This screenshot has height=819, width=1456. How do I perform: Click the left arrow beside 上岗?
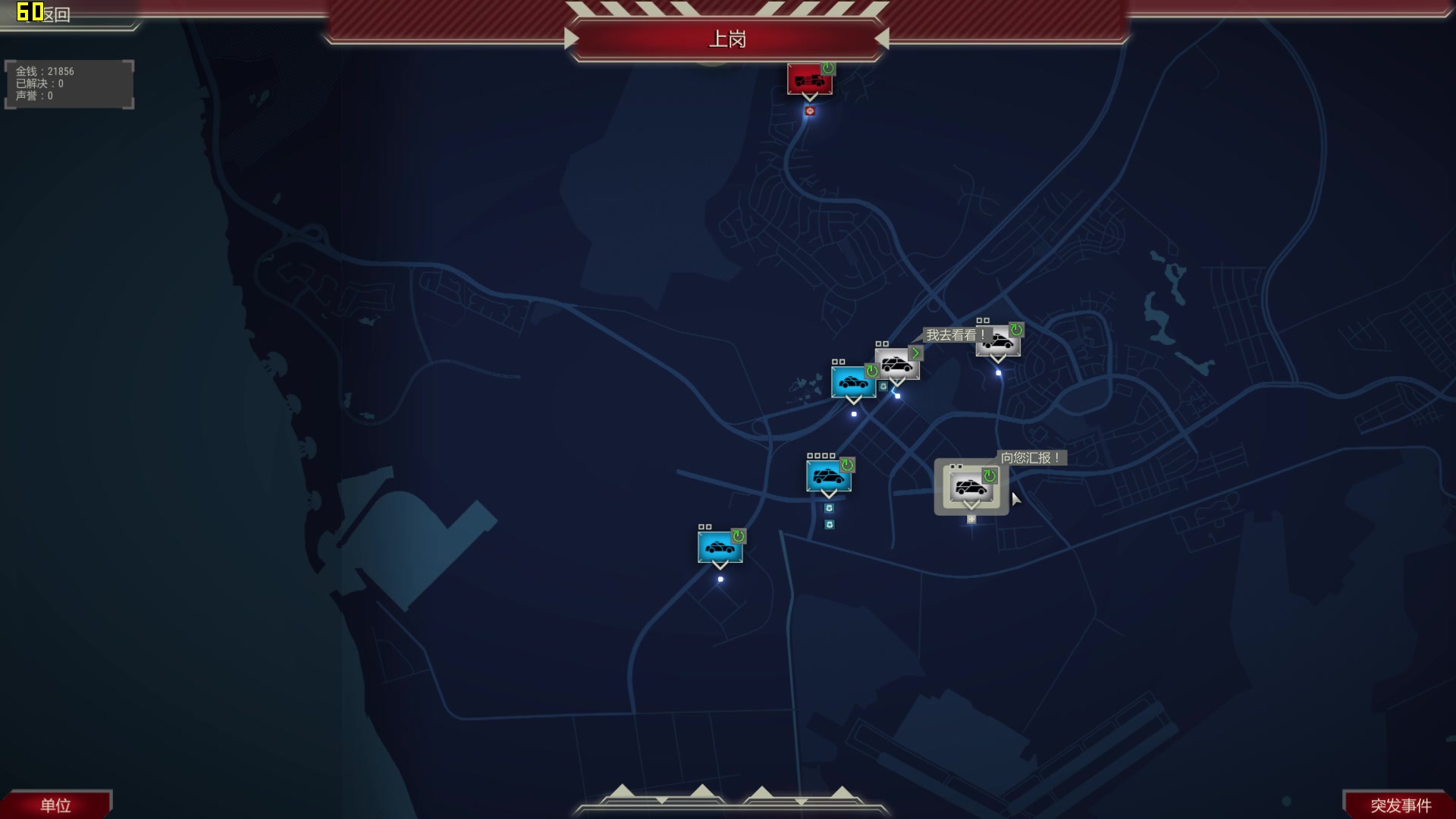pyautogui.click(x=572, y=39)
